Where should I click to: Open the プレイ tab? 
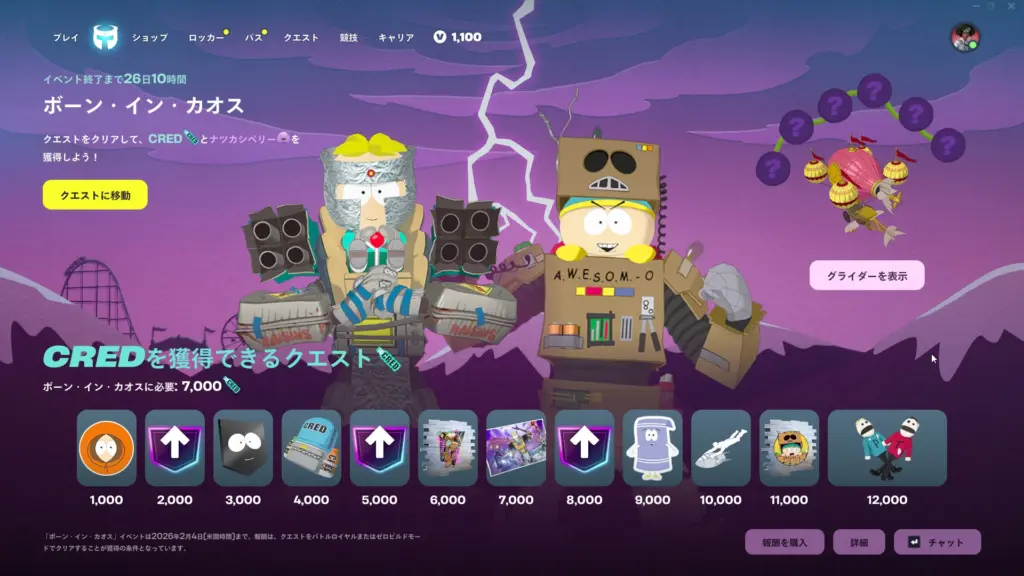pos(66,38)
